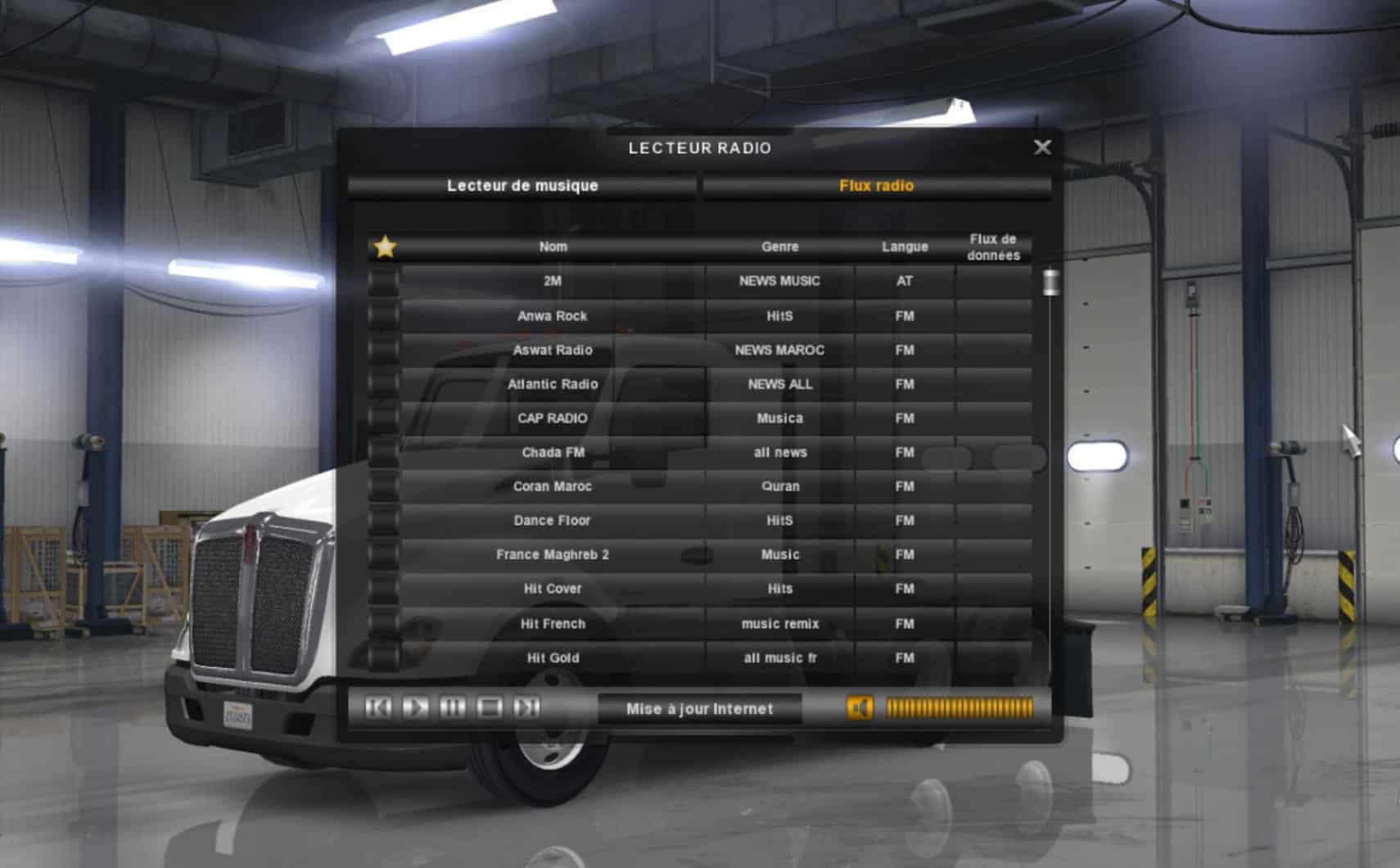
Task: Select Aswat Radio from the list
Action: pyautogui.click(x=553, y=350)
